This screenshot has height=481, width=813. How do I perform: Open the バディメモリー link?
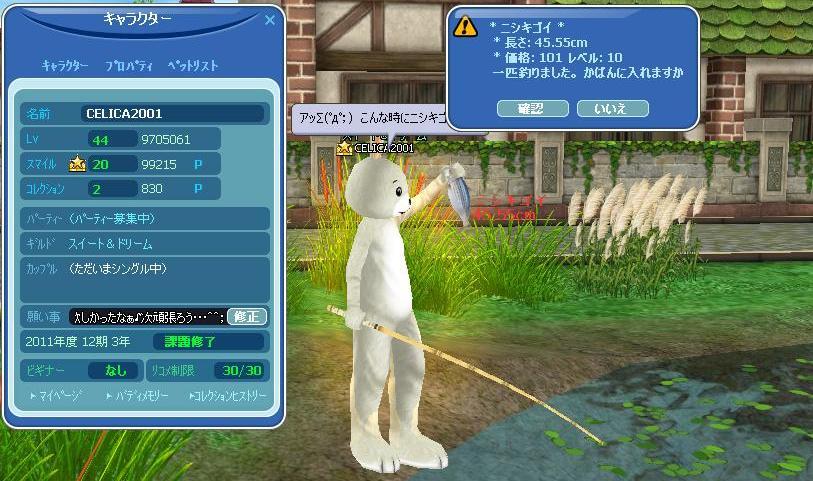point(140,396)
